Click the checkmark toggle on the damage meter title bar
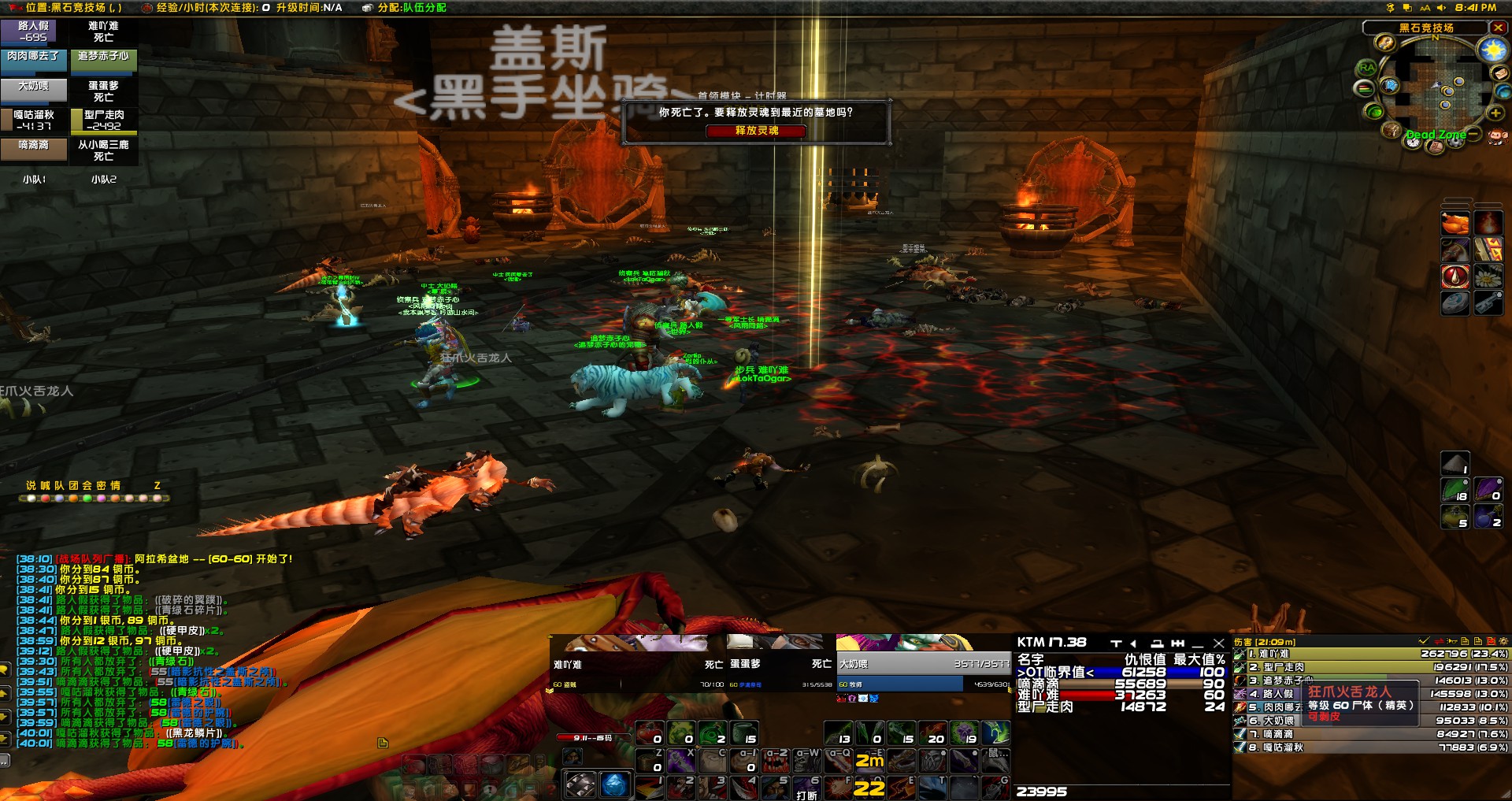Screen dimensions: 1512x801 pyautogui.click(x=1423, y=641)
